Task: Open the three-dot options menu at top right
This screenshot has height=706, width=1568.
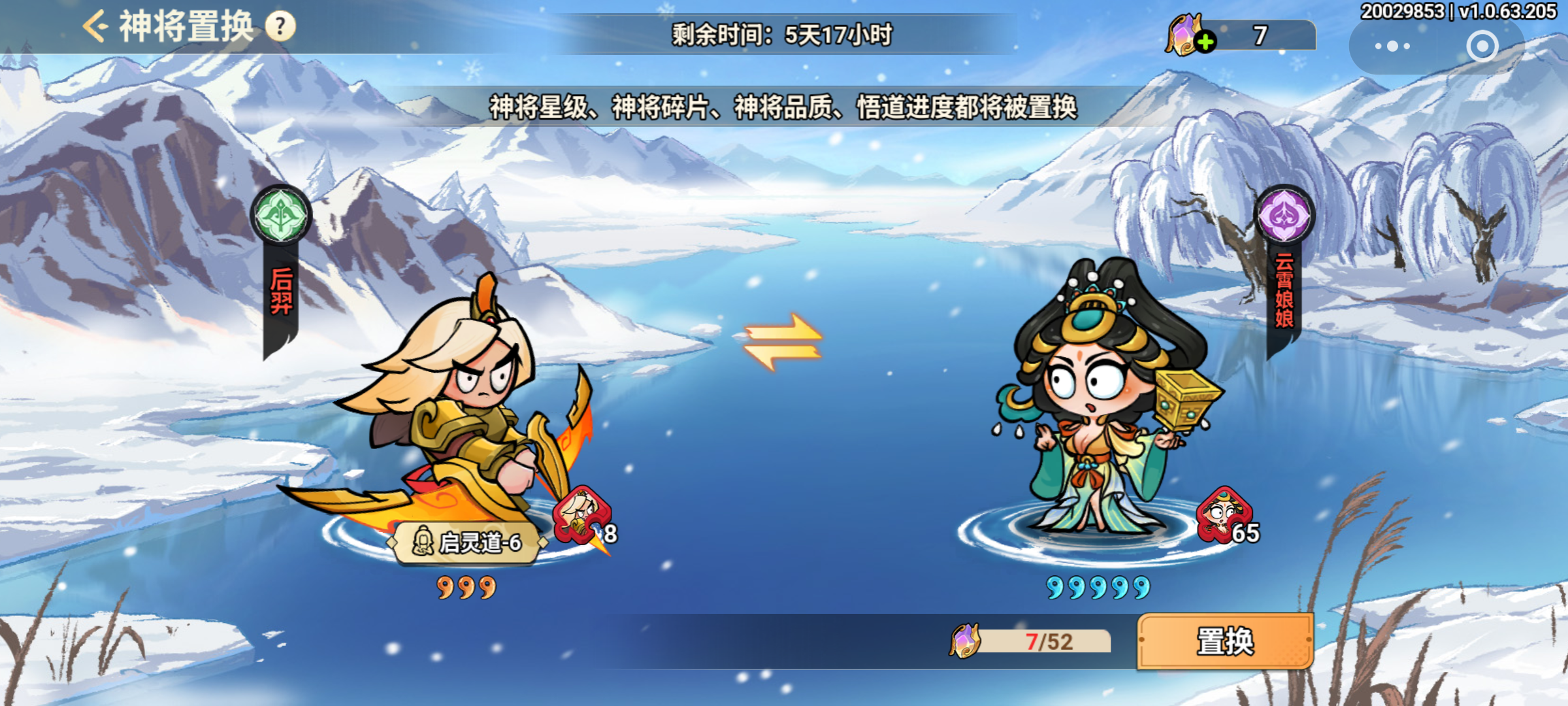Action: [x=1394, y=46]
